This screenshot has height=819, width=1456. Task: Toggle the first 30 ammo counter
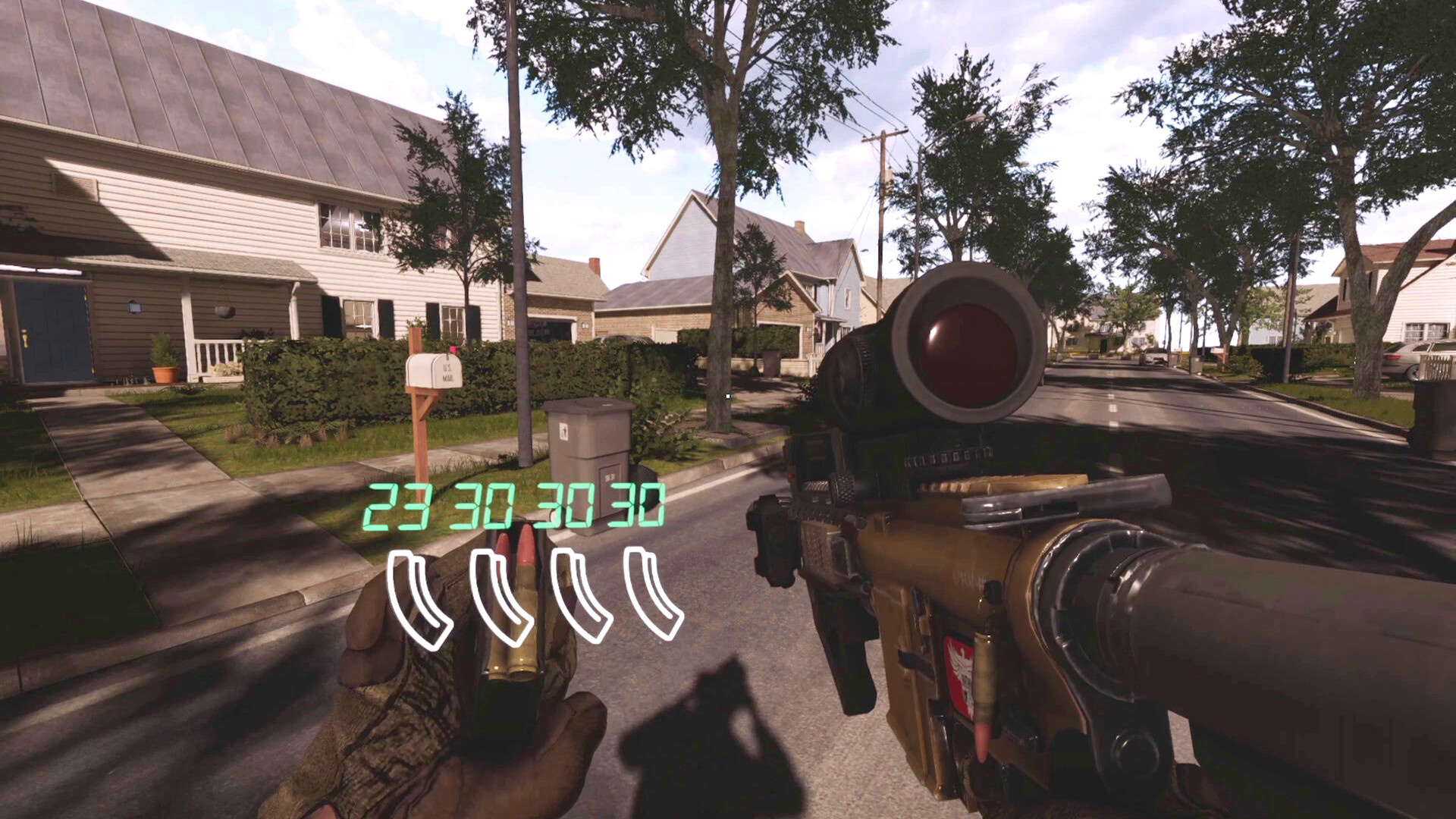(x=491, y=507)
